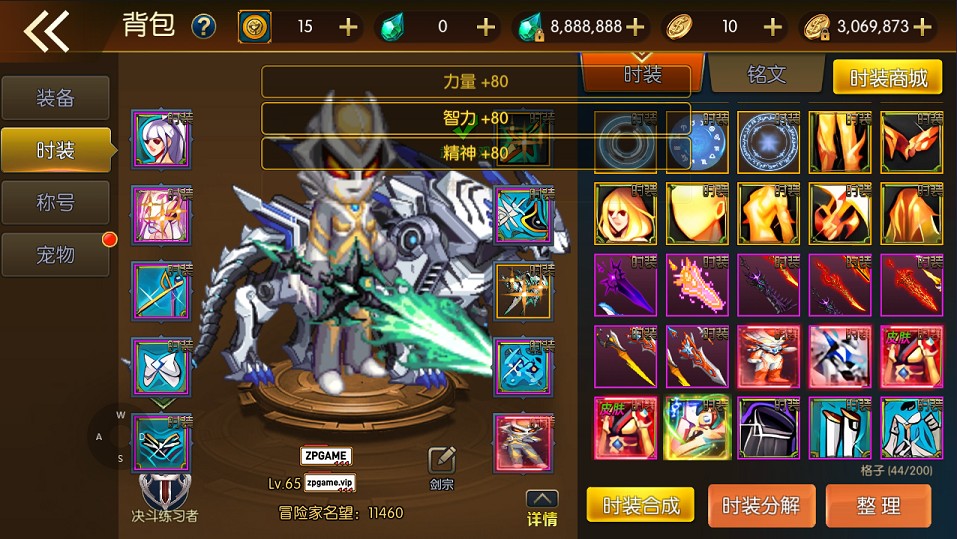This screenshot has width=957, height=539.
Task: Switch to the 装备 equipment tab
Action: [x=55, y=98]
